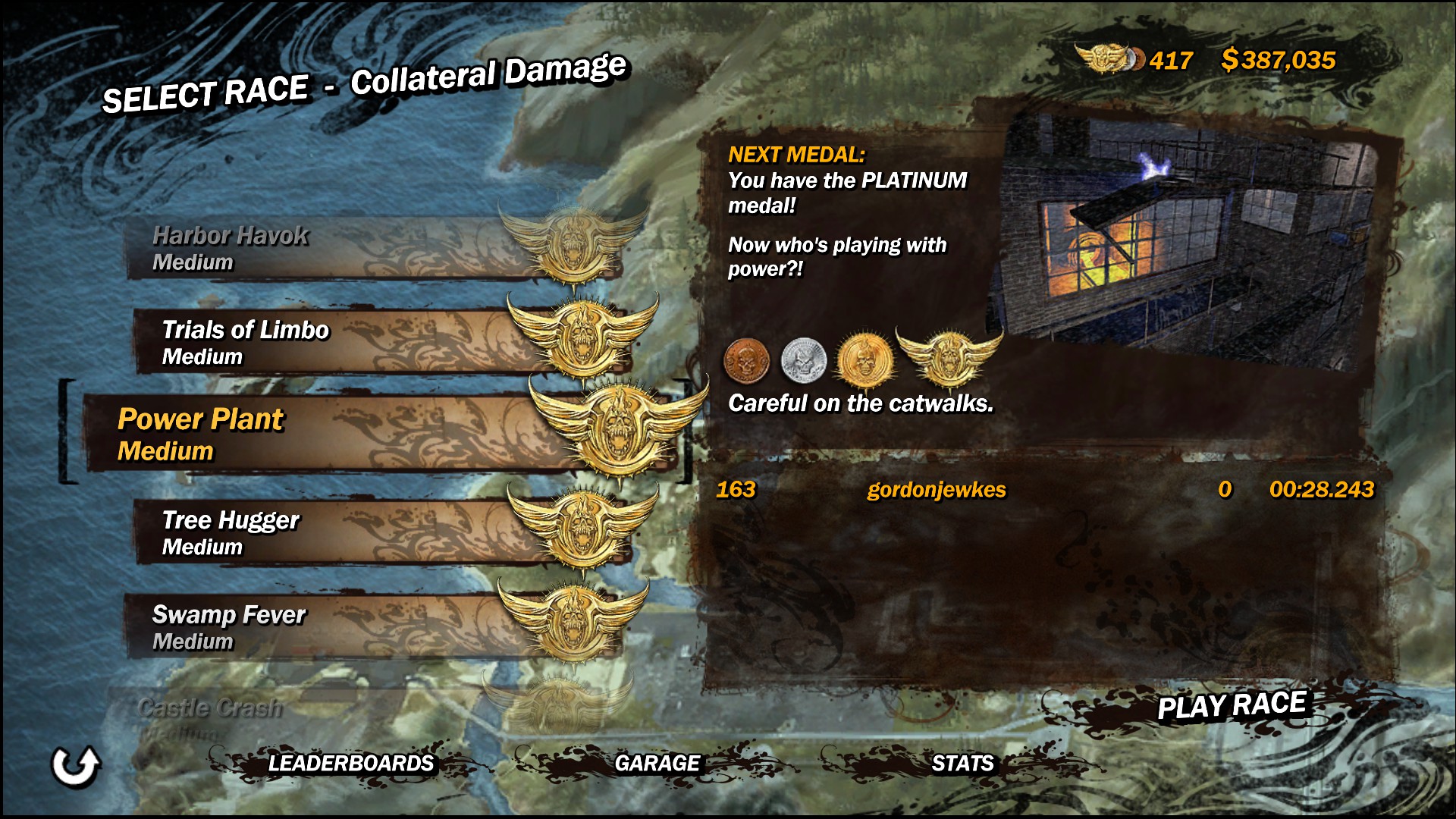Select the gordonjewkes leaderboard row
This screenshot has height=819, width=1456.
click(1043, 490)
